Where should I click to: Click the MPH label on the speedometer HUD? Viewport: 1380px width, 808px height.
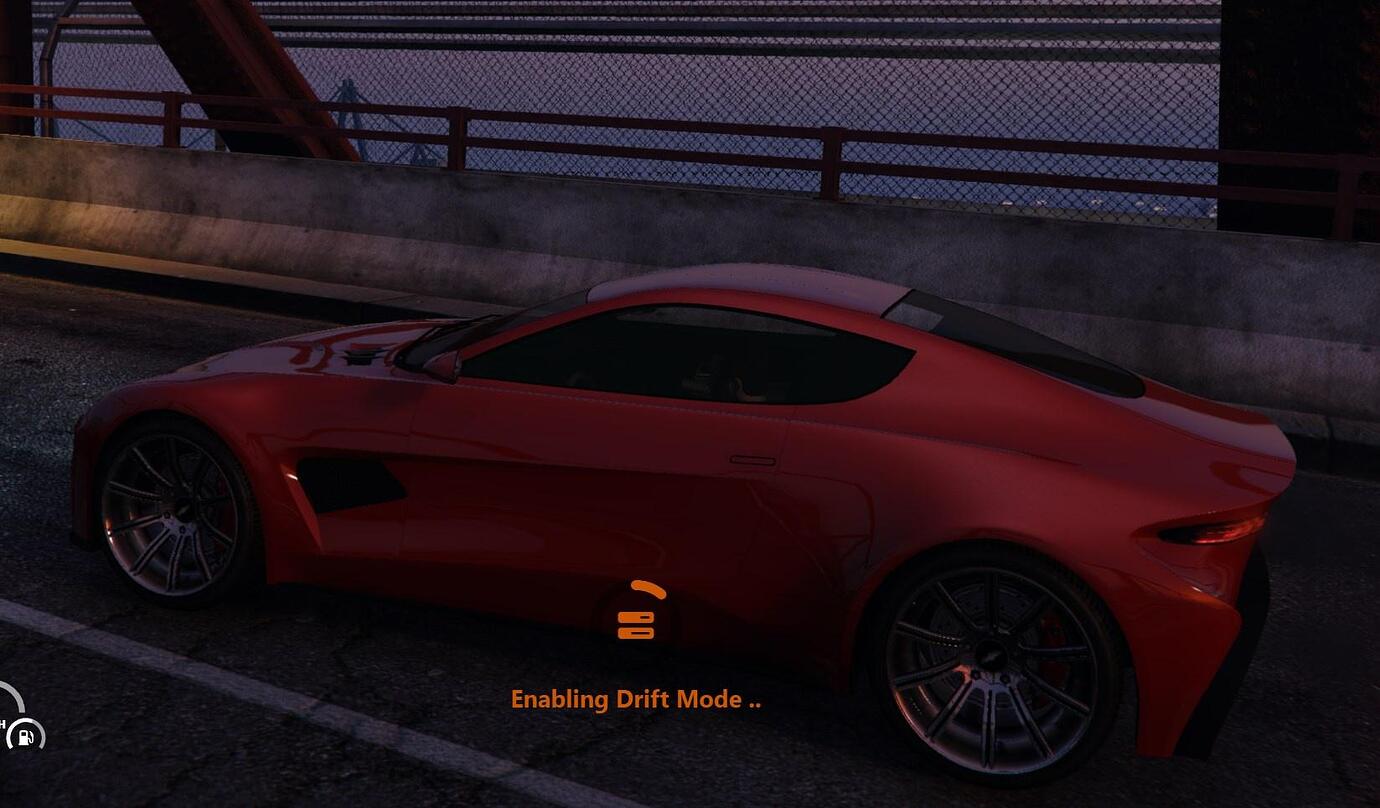[x=4, y=724]
